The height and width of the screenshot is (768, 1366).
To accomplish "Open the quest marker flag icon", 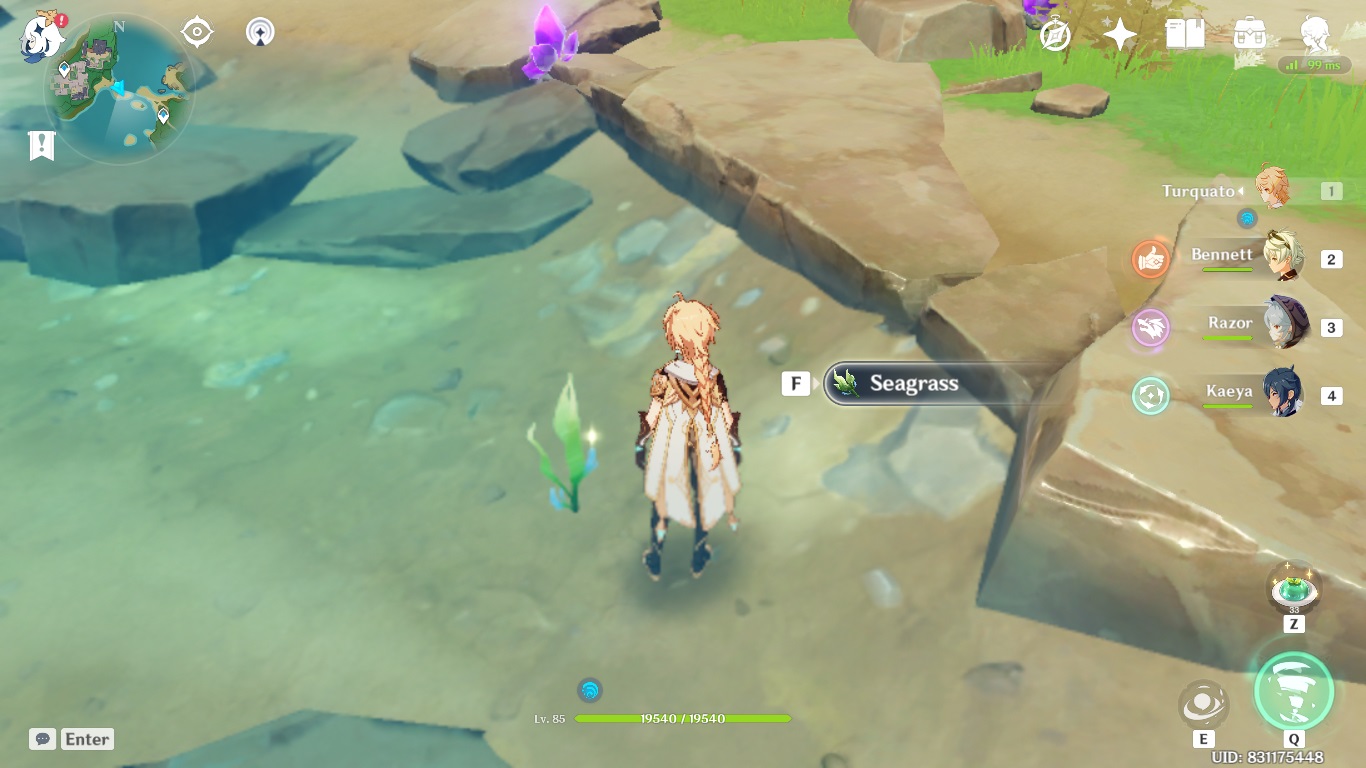I will 41,145.
